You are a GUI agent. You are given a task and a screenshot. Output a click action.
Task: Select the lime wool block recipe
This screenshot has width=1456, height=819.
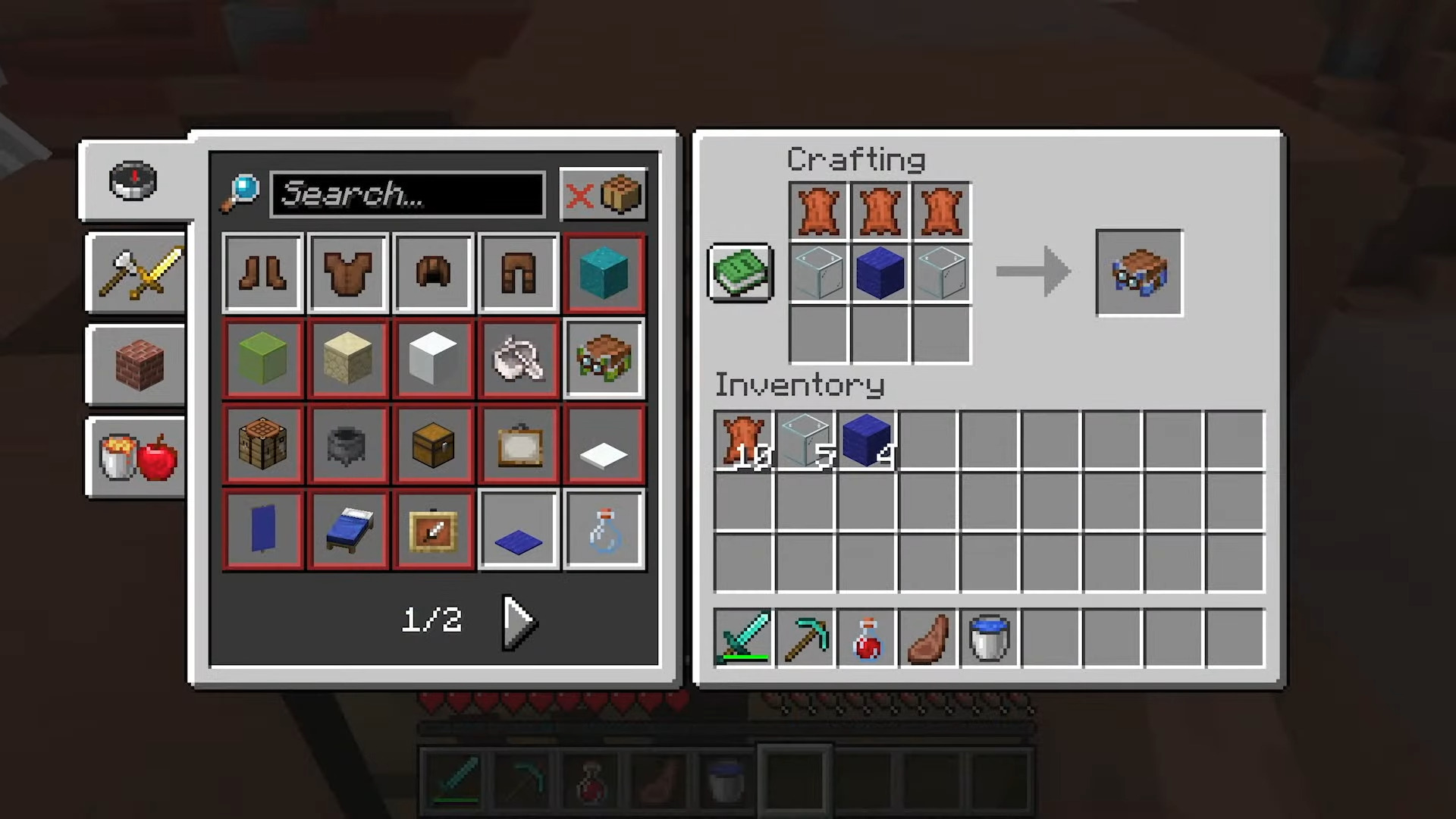pyautogui.click(x=262, y=359)
